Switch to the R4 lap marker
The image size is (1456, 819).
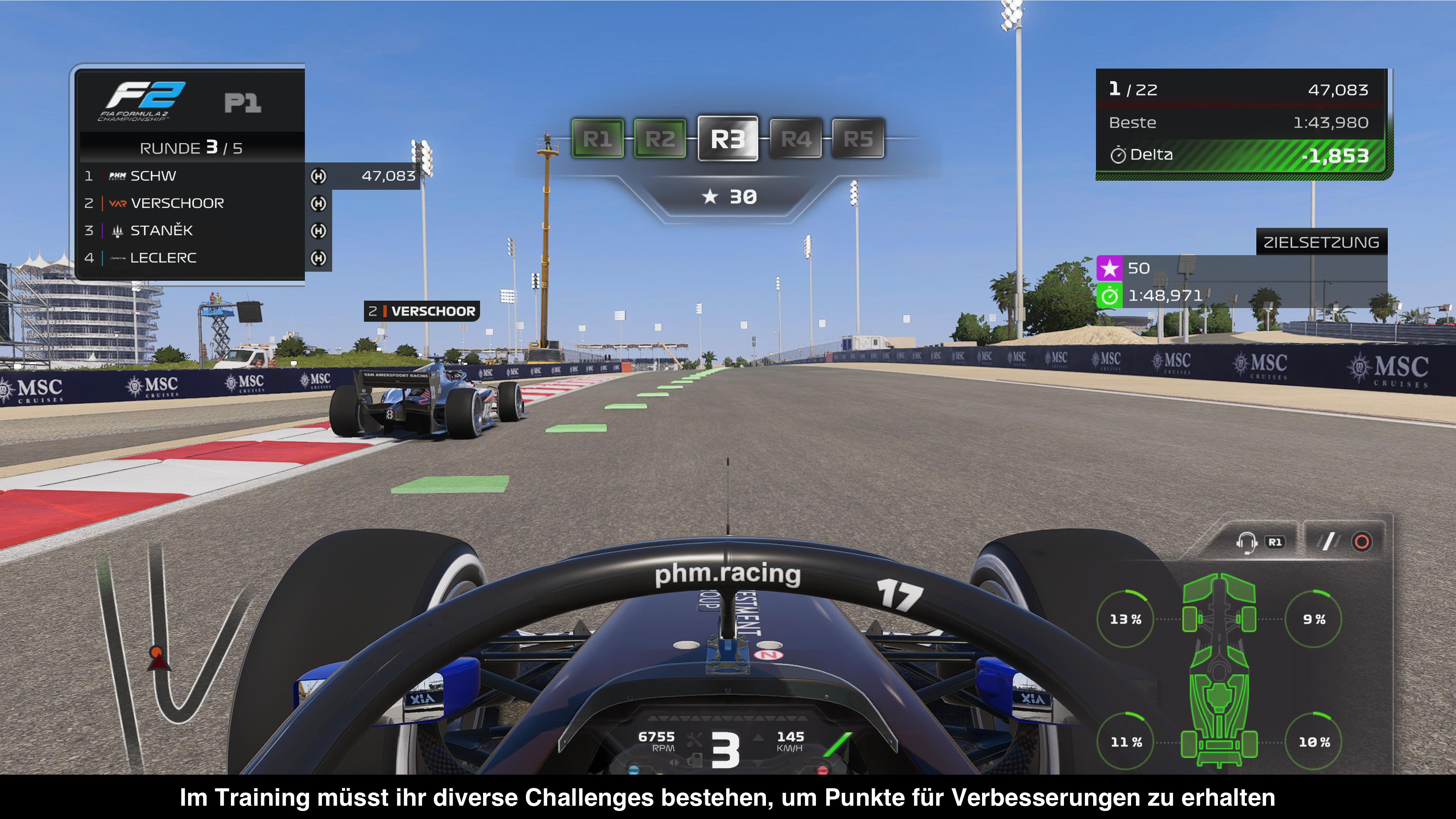pos(795,138)
